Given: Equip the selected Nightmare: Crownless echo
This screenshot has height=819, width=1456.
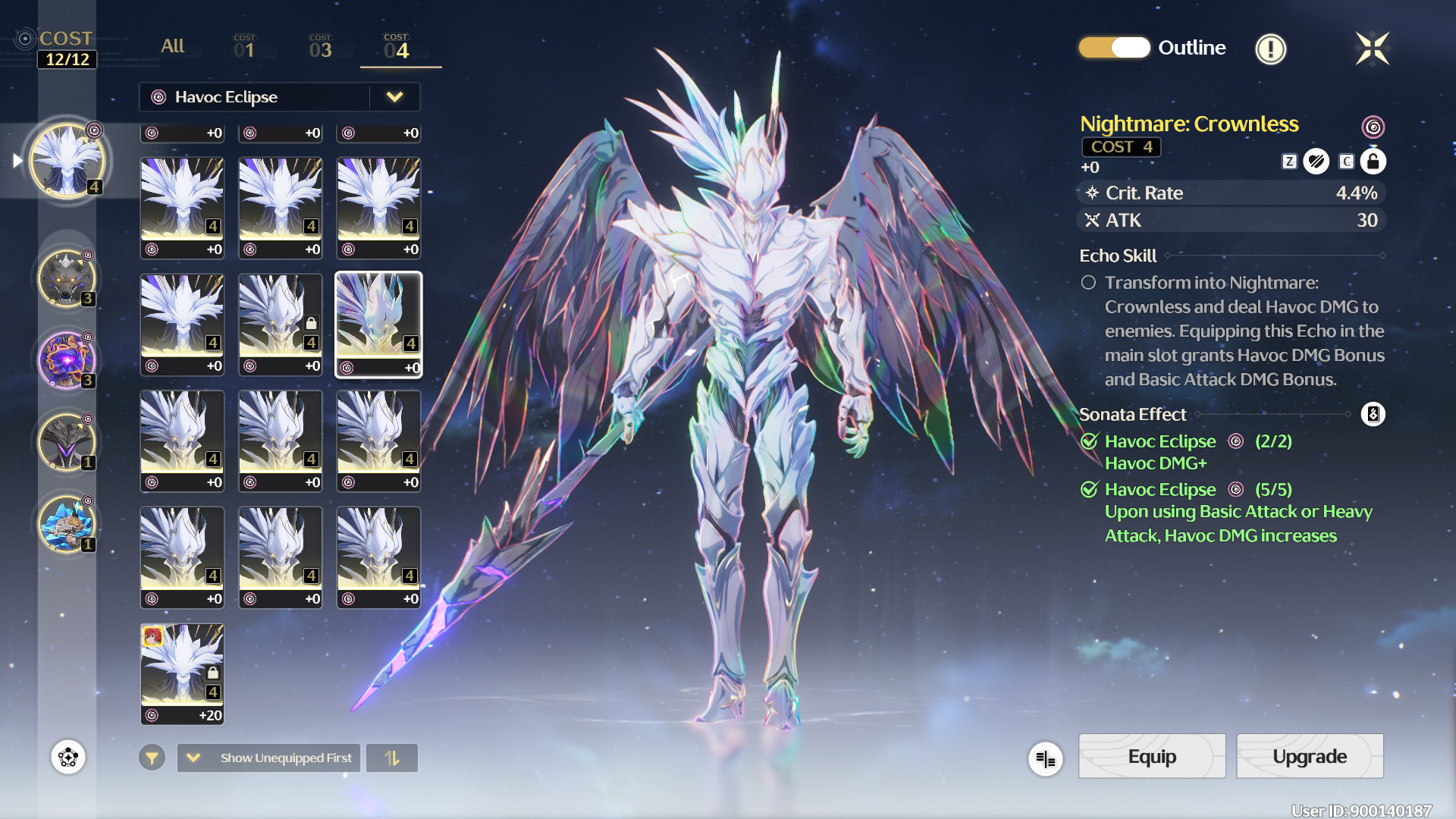Looking at the screenshot, I should point(1151,756).
